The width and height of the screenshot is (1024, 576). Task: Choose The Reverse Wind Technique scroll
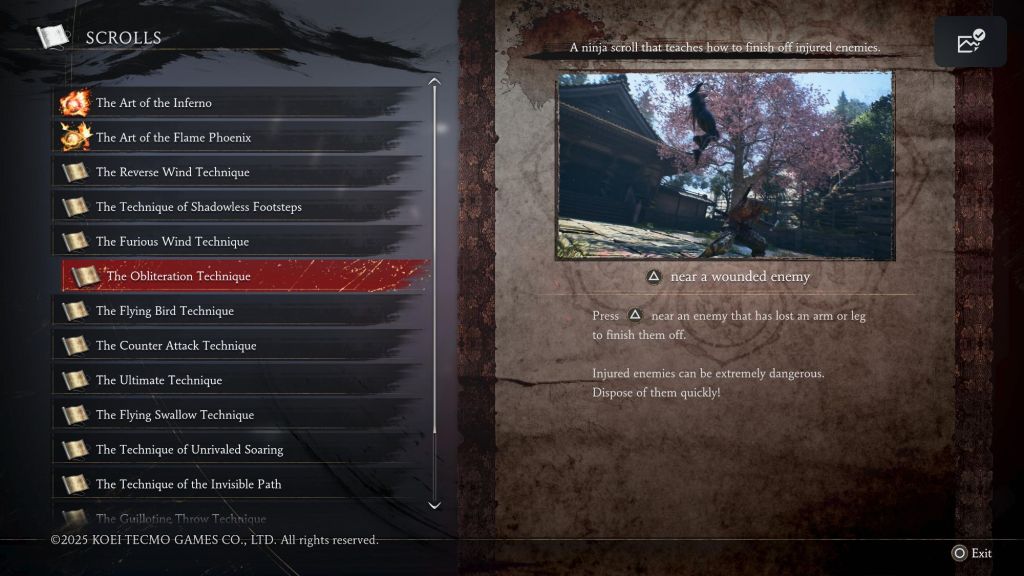pos(172,172)
